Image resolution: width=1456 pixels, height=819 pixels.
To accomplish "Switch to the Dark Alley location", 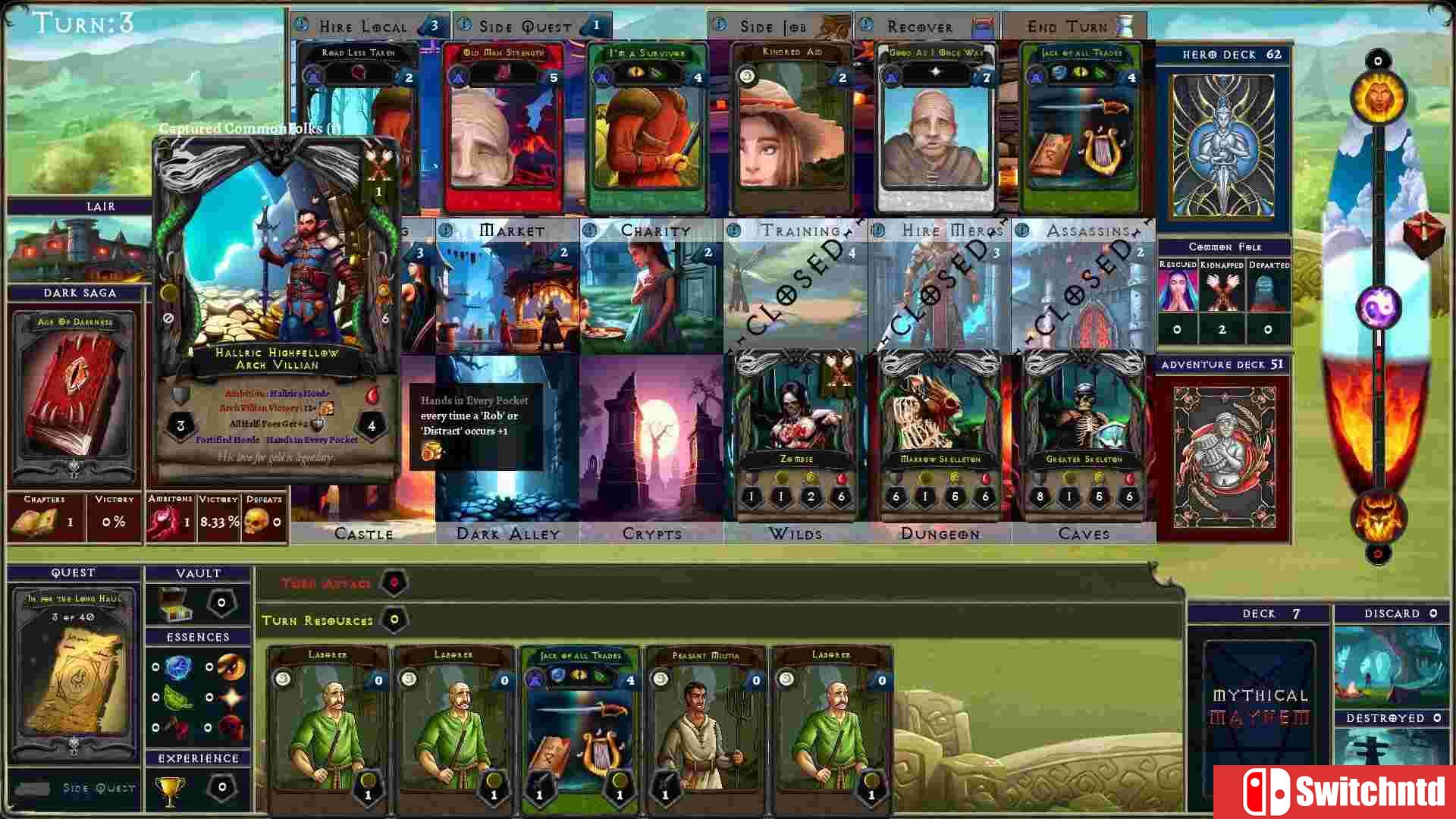I will pyautogui.click(x=507, y=534).
